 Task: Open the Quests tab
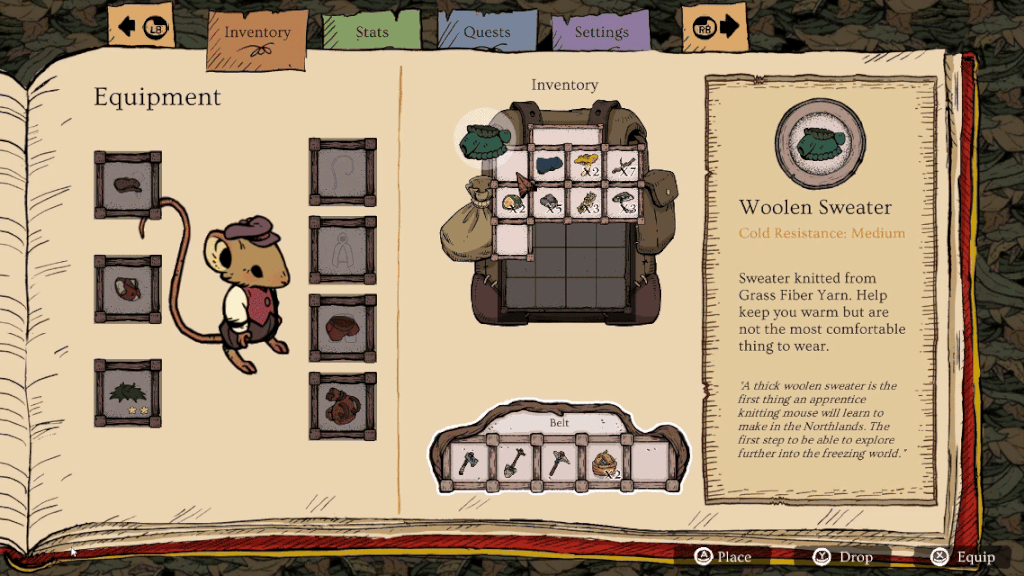pos(487,33)
